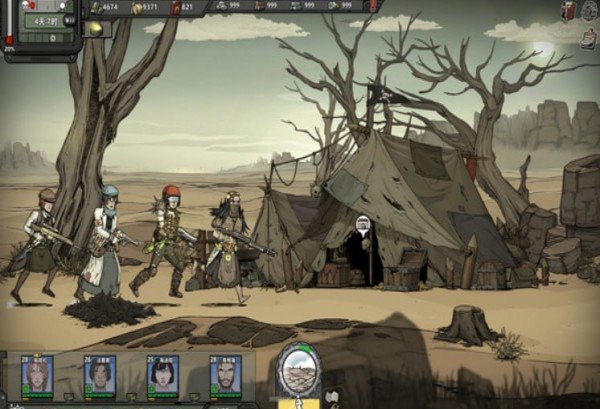Open the clipboard journal icon

589,37
